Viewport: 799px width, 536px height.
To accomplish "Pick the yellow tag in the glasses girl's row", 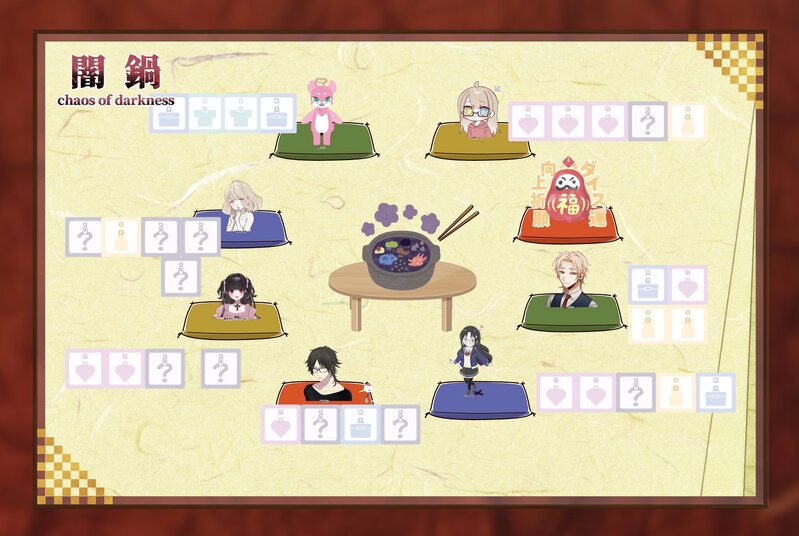I will pos(687,122).
